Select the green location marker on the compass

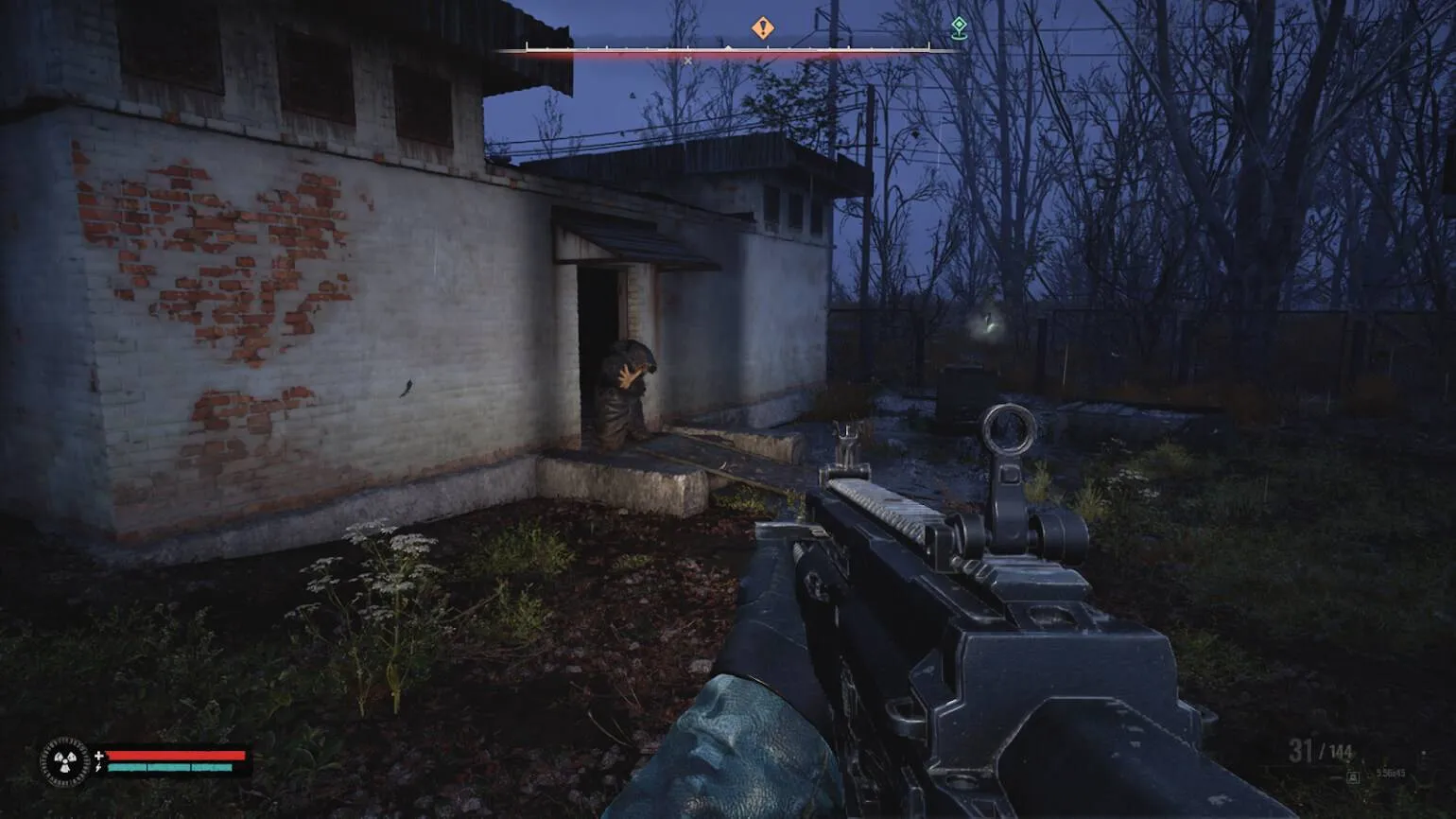959,27
